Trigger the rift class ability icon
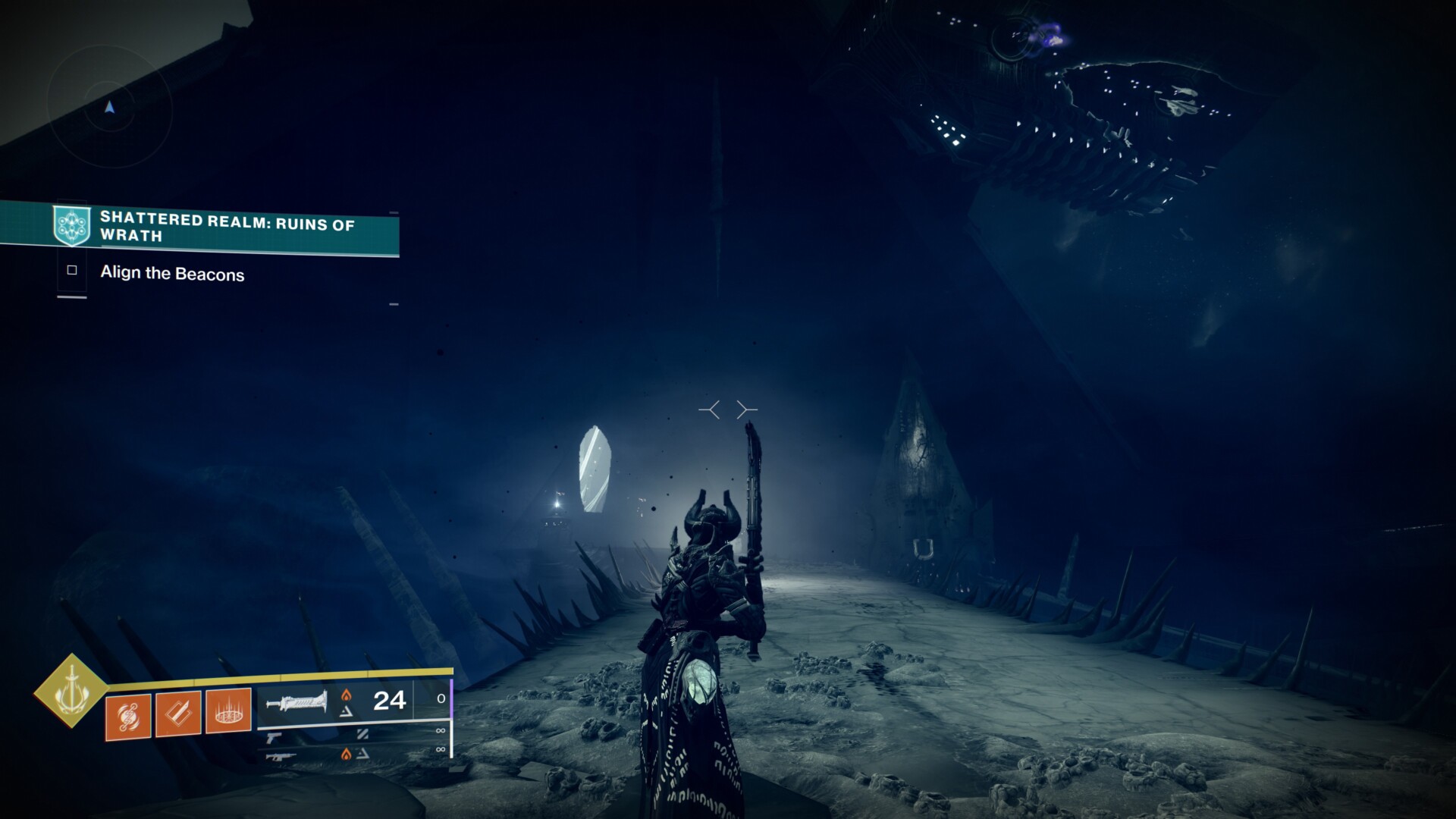This screenshot has height=819, width=1456. coord(228,711)
